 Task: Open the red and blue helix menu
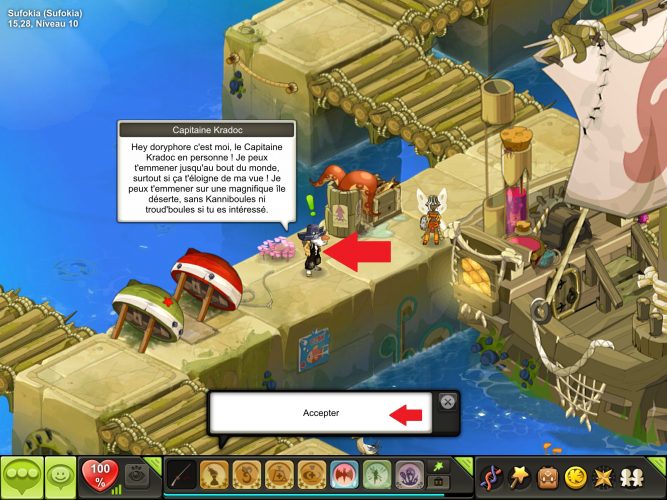[x=492, y=476]
